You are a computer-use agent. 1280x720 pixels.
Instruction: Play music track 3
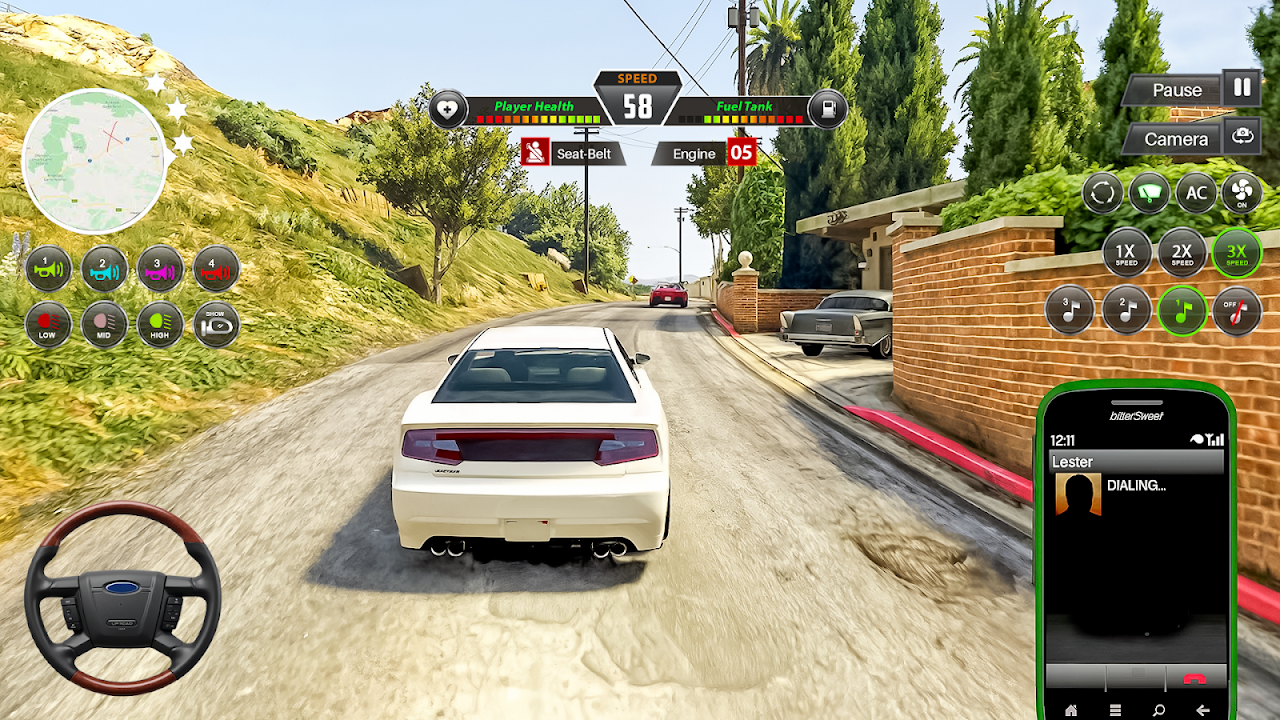(x=1069, y=311)
